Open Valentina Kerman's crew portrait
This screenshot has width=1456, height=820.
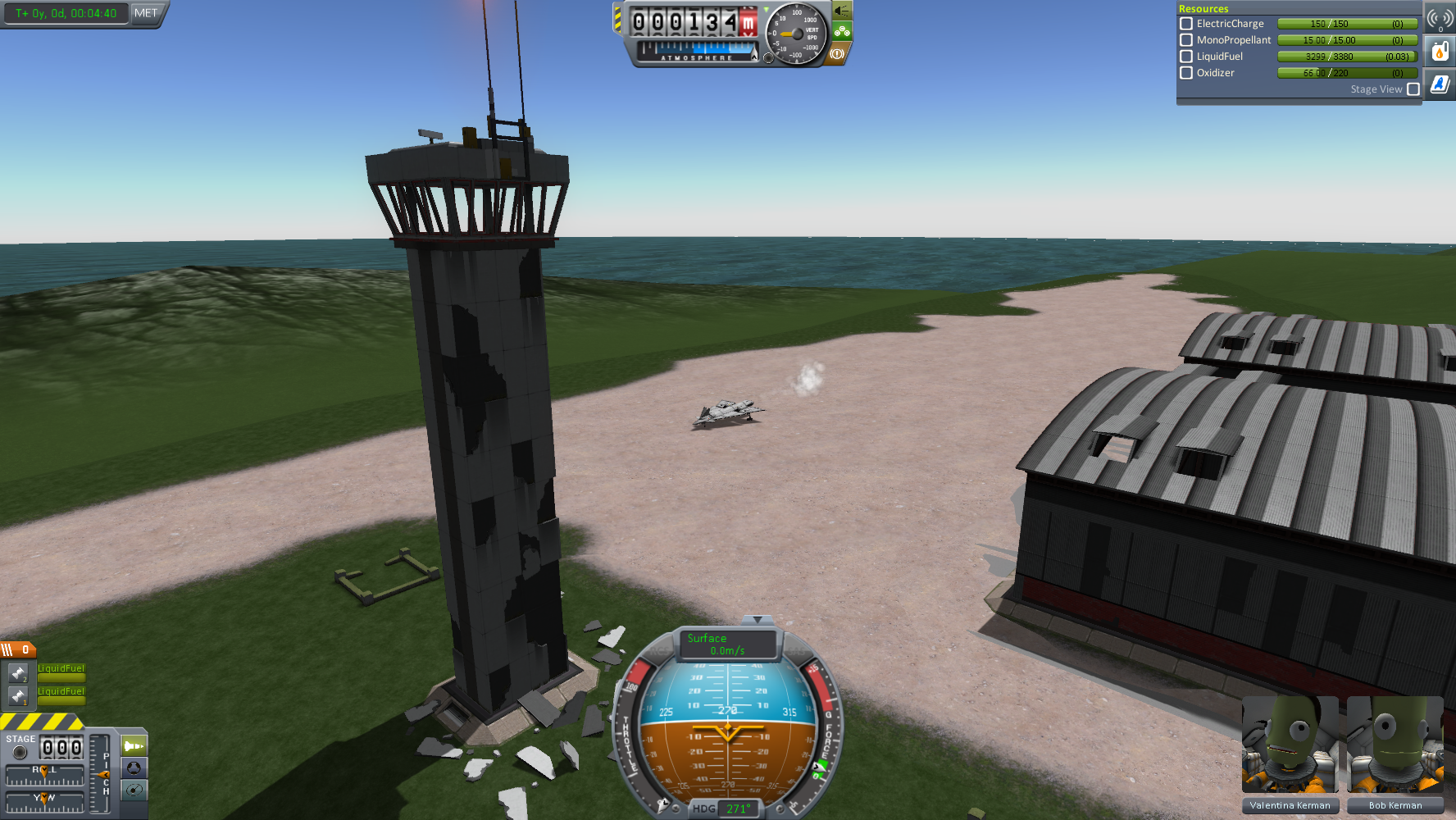tap(1290, 746)
